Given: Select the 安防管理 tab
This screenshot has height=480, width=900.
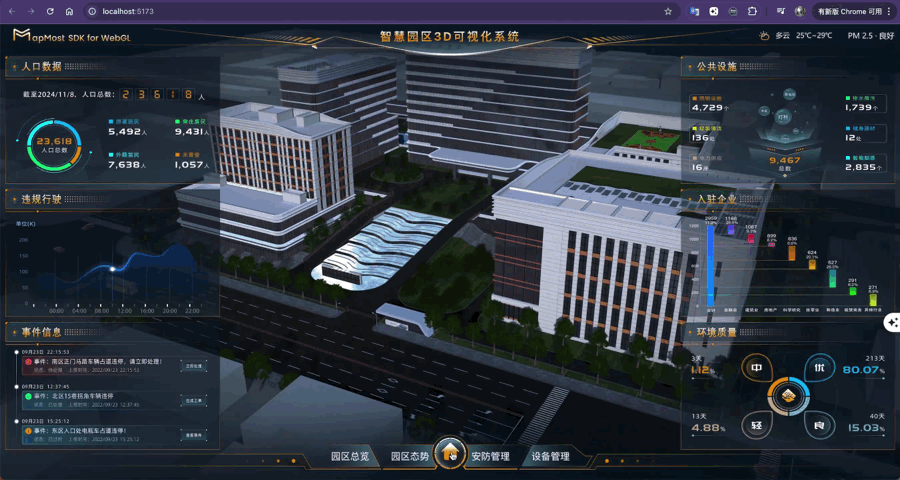Looking at the screenshot, I should (490, 456).
